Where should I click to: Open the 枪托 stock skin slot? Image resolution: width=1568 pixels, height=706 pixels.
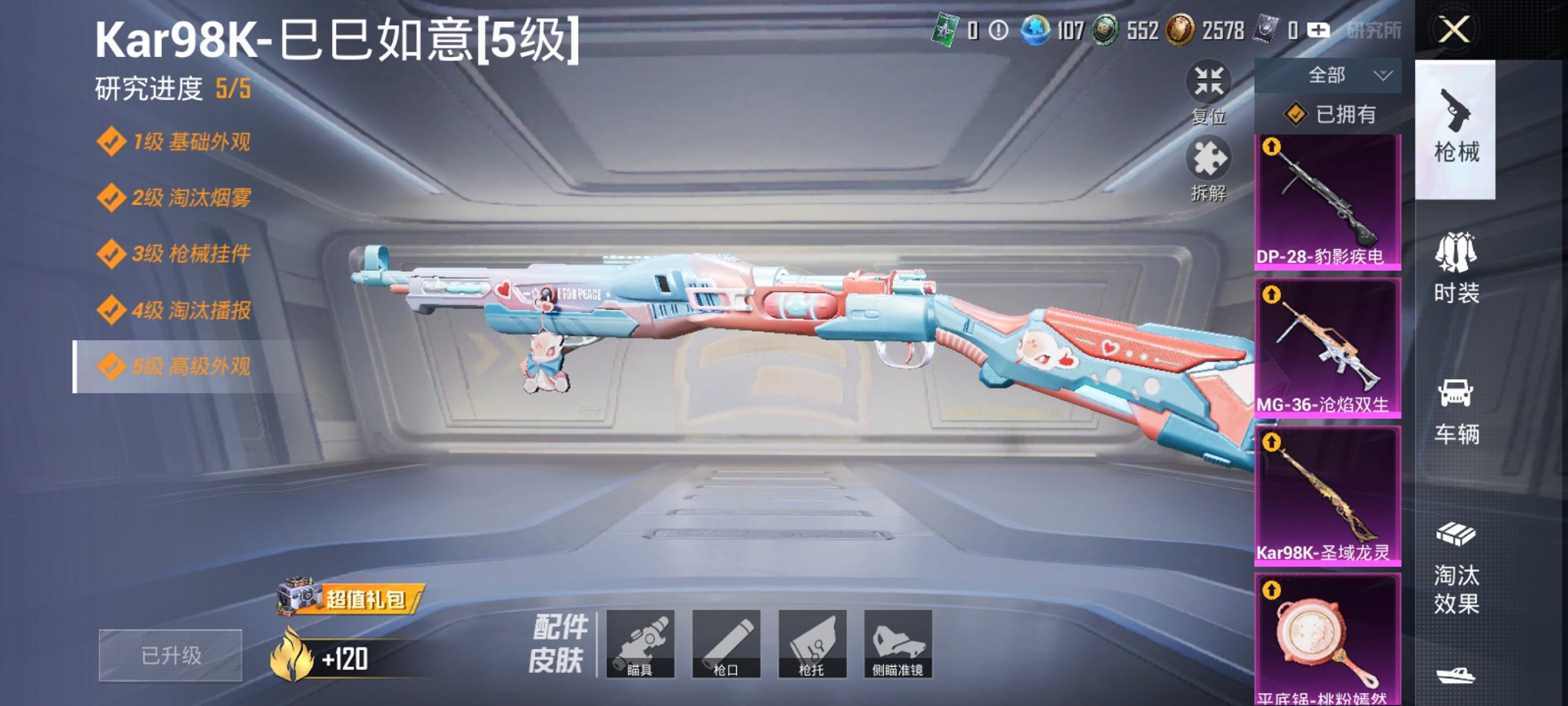pos(814,644)
